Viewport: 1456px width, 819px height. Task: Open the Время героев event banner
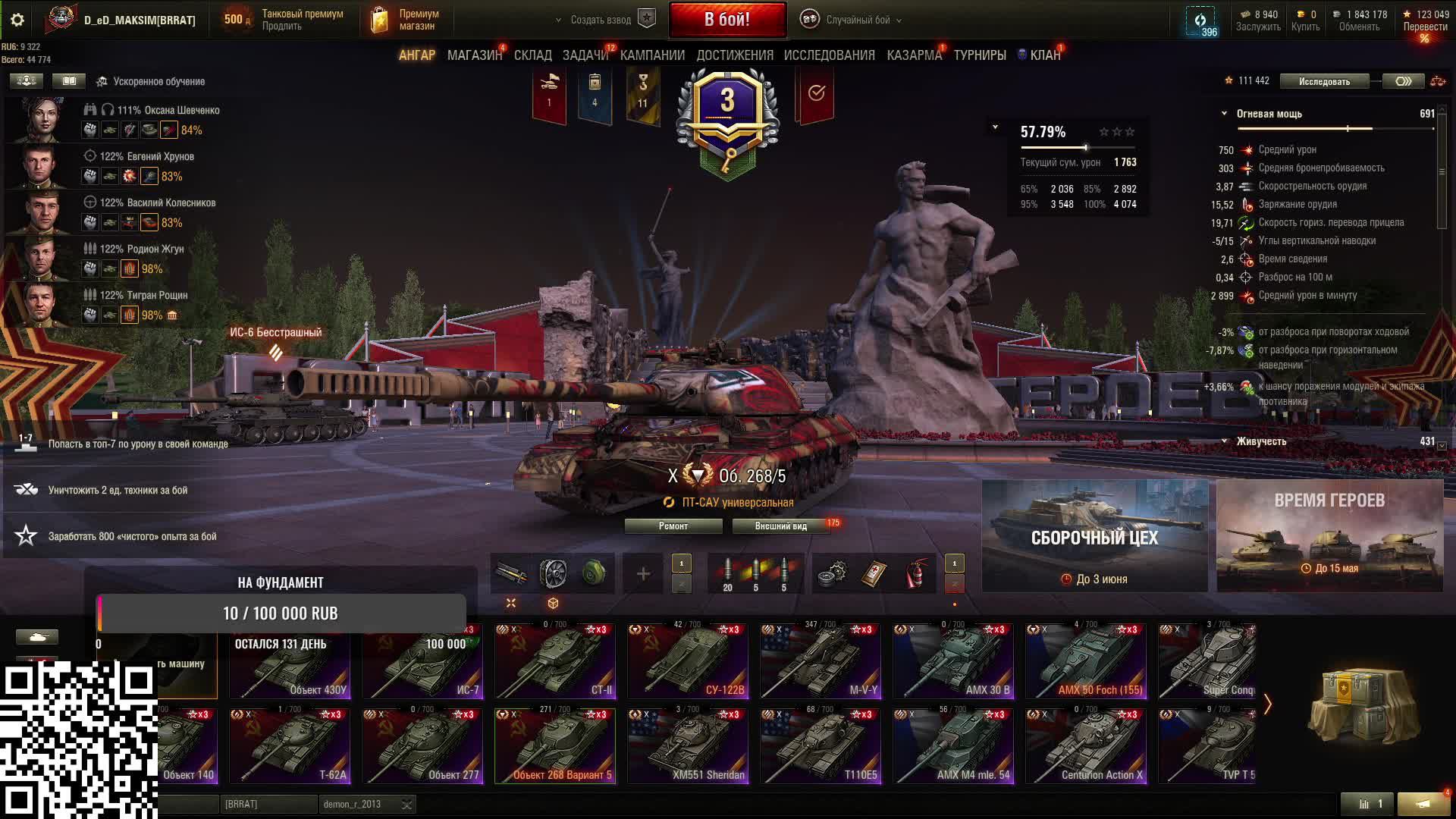1329,536
